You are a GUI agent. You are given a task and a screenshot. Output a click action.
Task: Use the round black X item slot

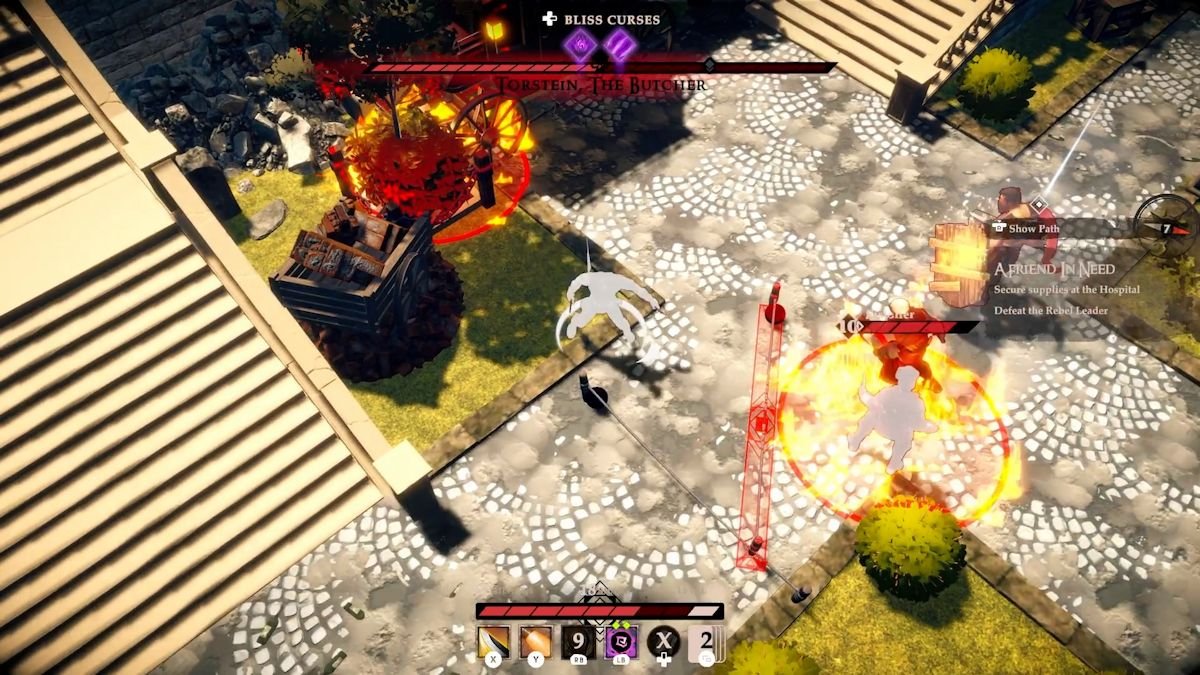pyautogui.click(x=663, y=641)
